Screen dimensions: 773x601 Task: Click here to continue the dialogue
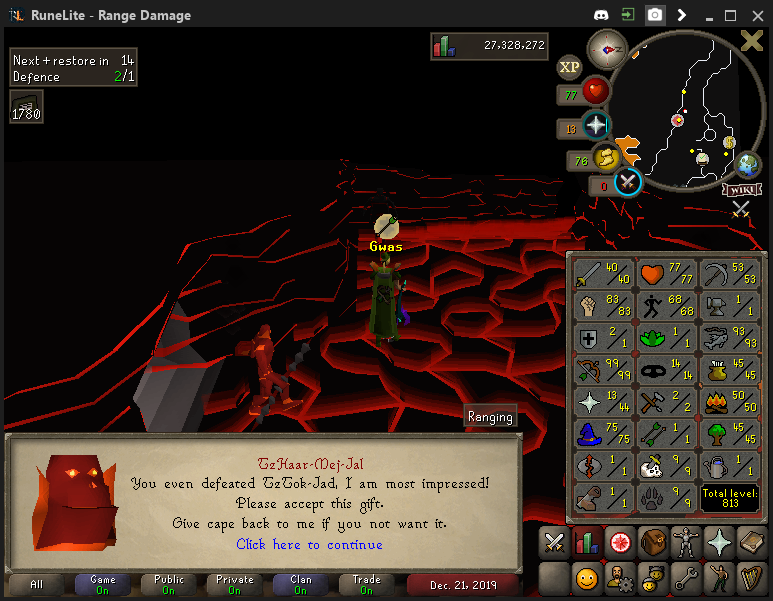[309, 545]
